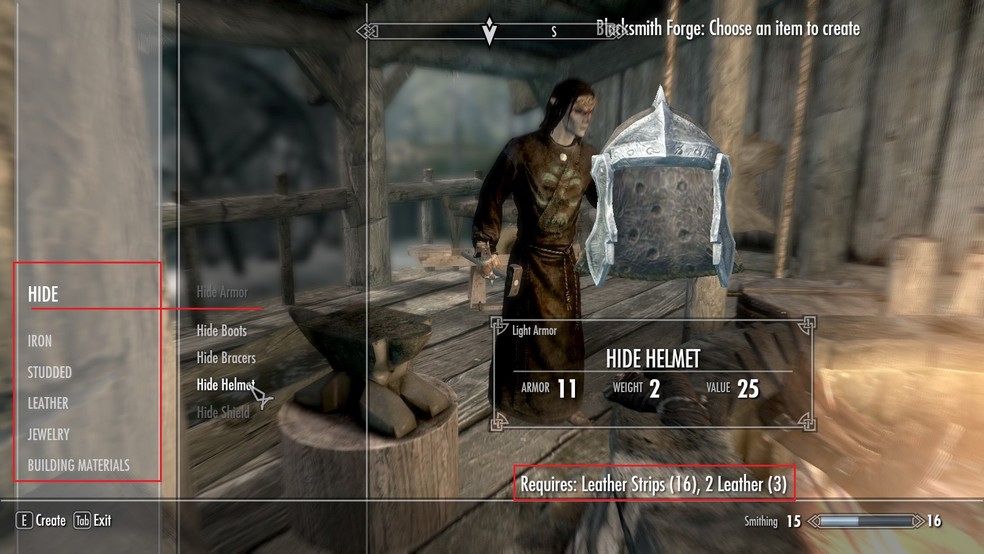Viewport: 984px width, 554px height.
Task: Select Hide Armor in the item list
Action: pos(222,292)
